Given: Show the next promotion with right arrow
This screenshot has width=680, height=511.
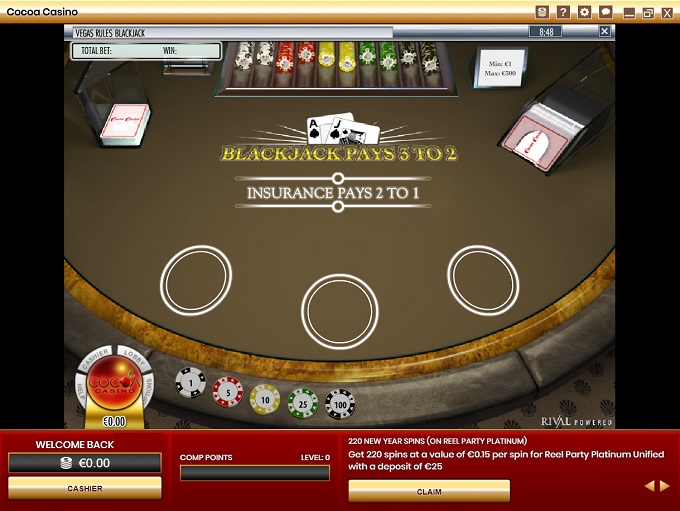Looking at the screenshot, I should pyautogui.click(x=663, y=486).
